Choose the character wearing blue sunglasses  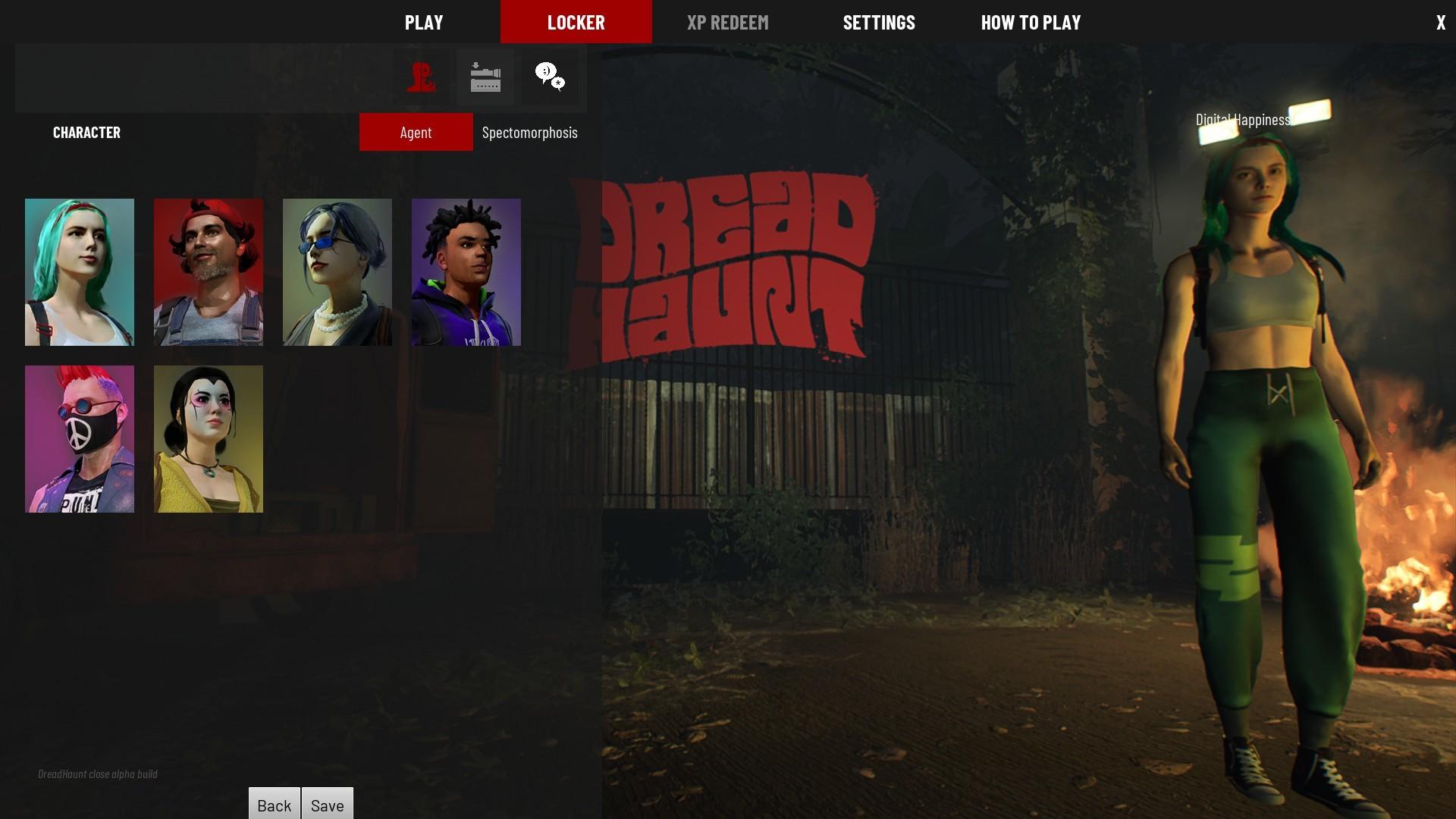337,271
